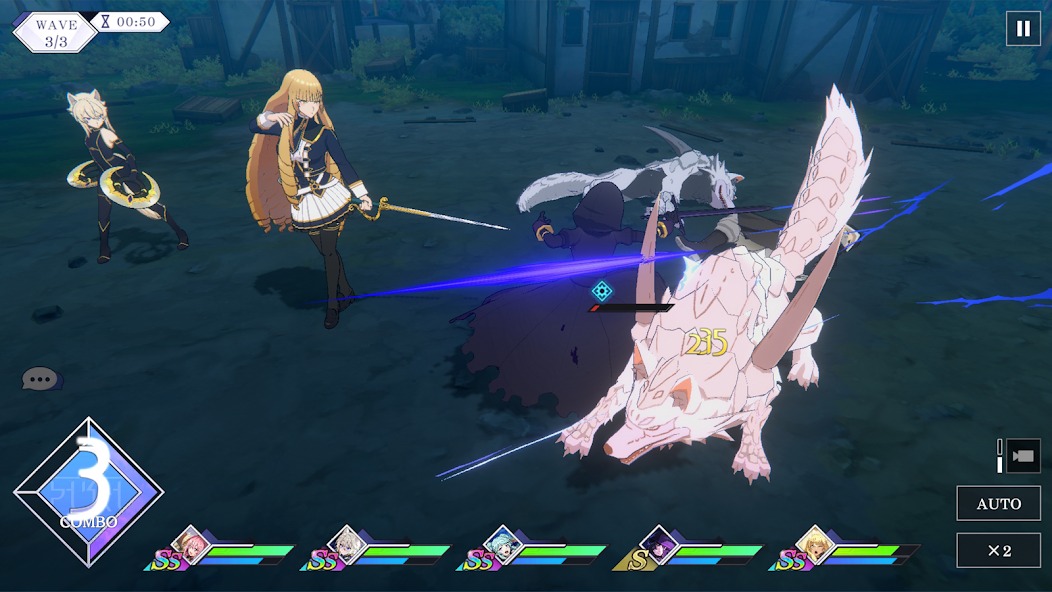Select the blue-haired character portrait
This screenshot has width=1052, height=592.
click(x=502, y=543)
